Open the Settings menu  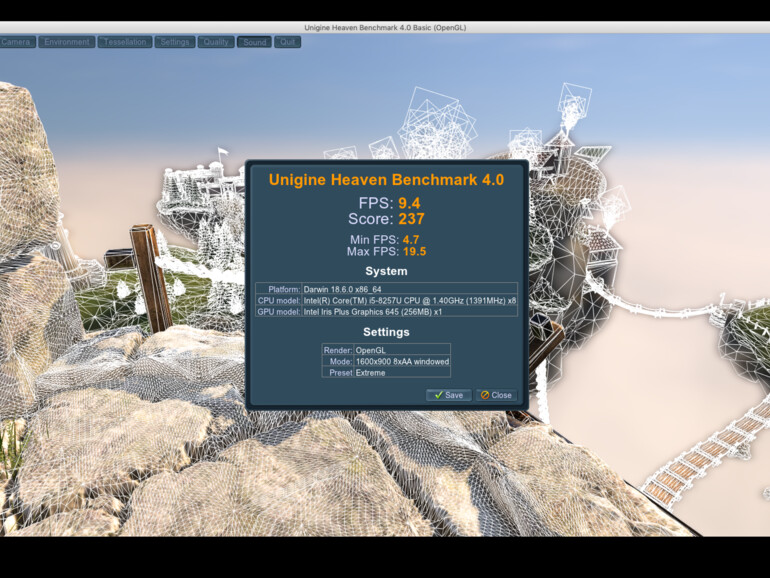[x=175, y=42]
